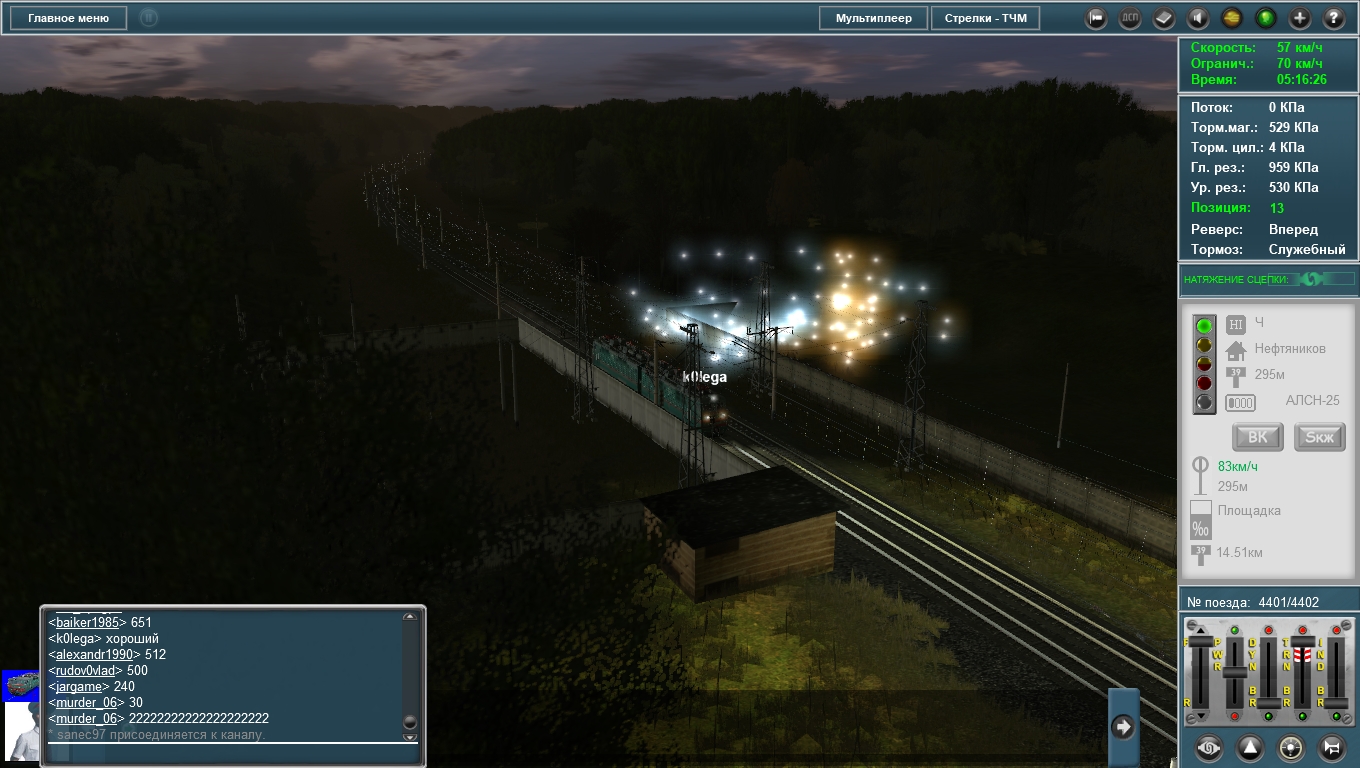Click the chat panel's right arrow button
This screenshot has height=768, width=1360.
(1123, 727)
